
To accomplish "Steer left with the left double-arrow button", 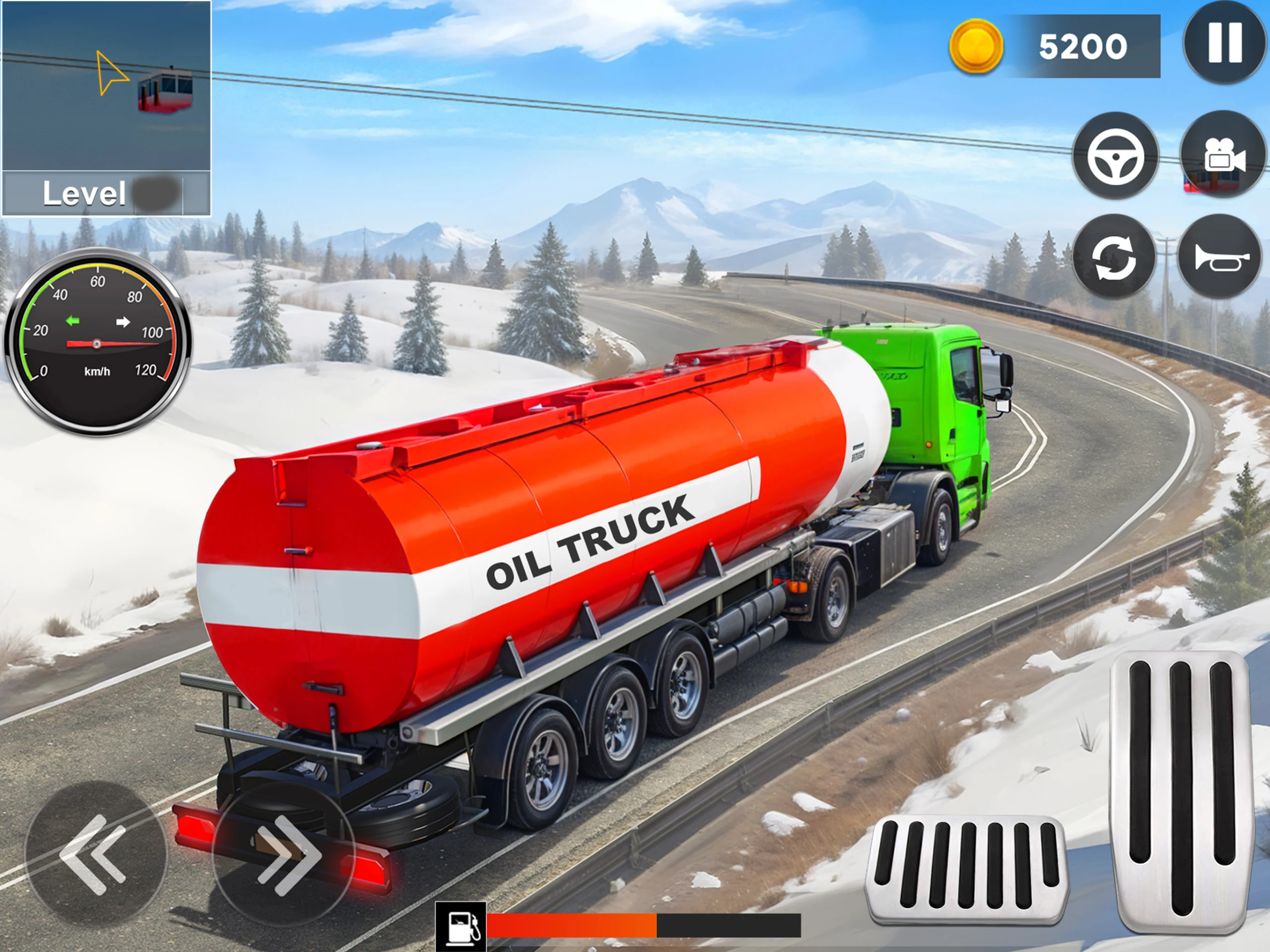I will pos(95,854).
